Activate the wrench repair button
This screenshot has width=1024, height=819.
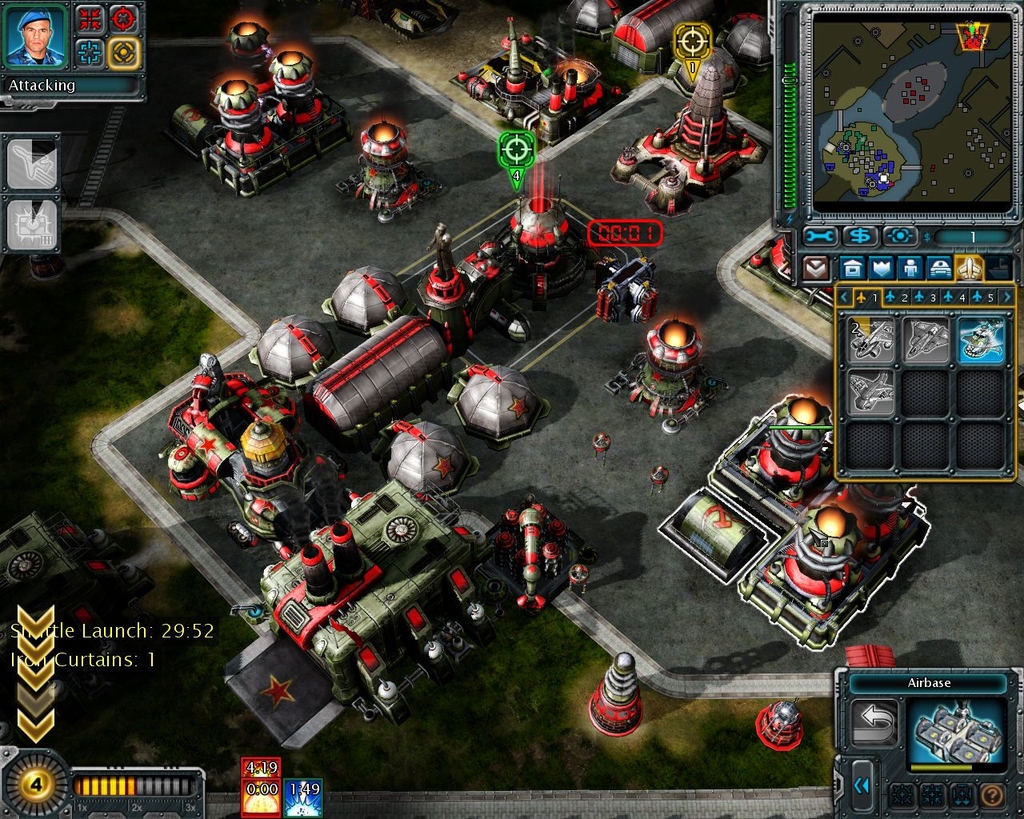[819, 237]
